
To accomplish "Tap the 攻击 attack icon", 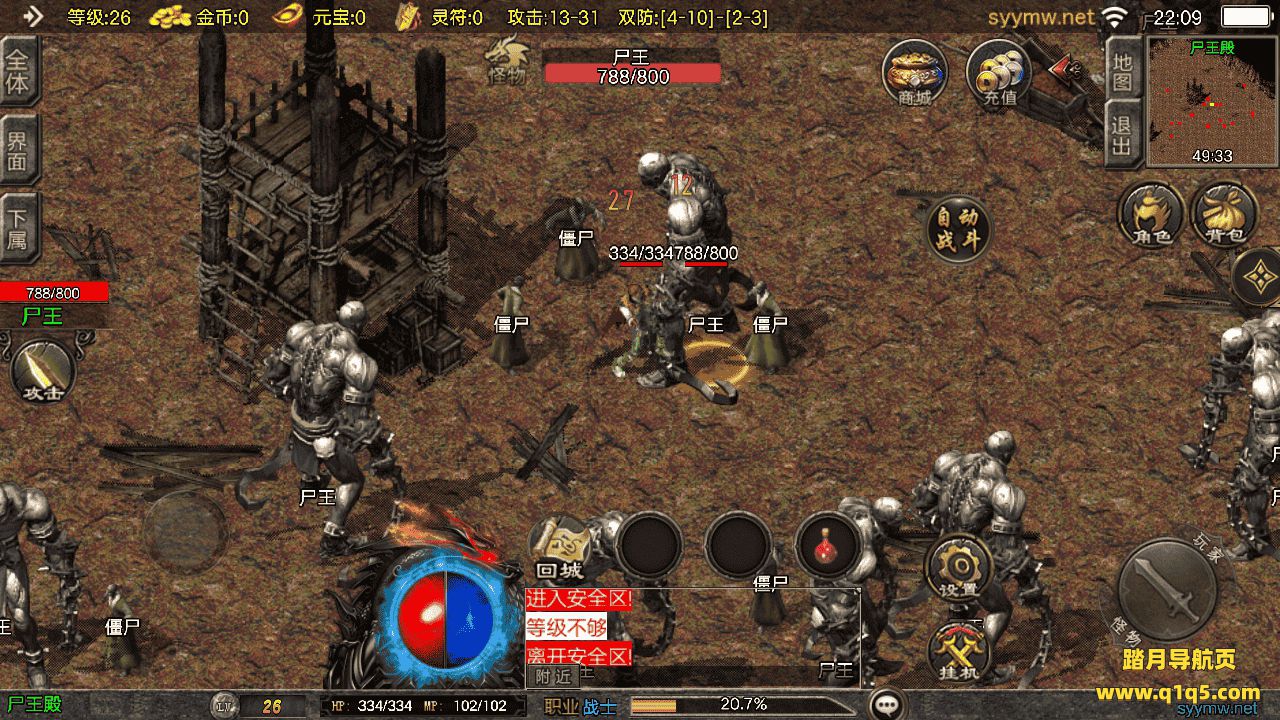I will coord(42,372).
